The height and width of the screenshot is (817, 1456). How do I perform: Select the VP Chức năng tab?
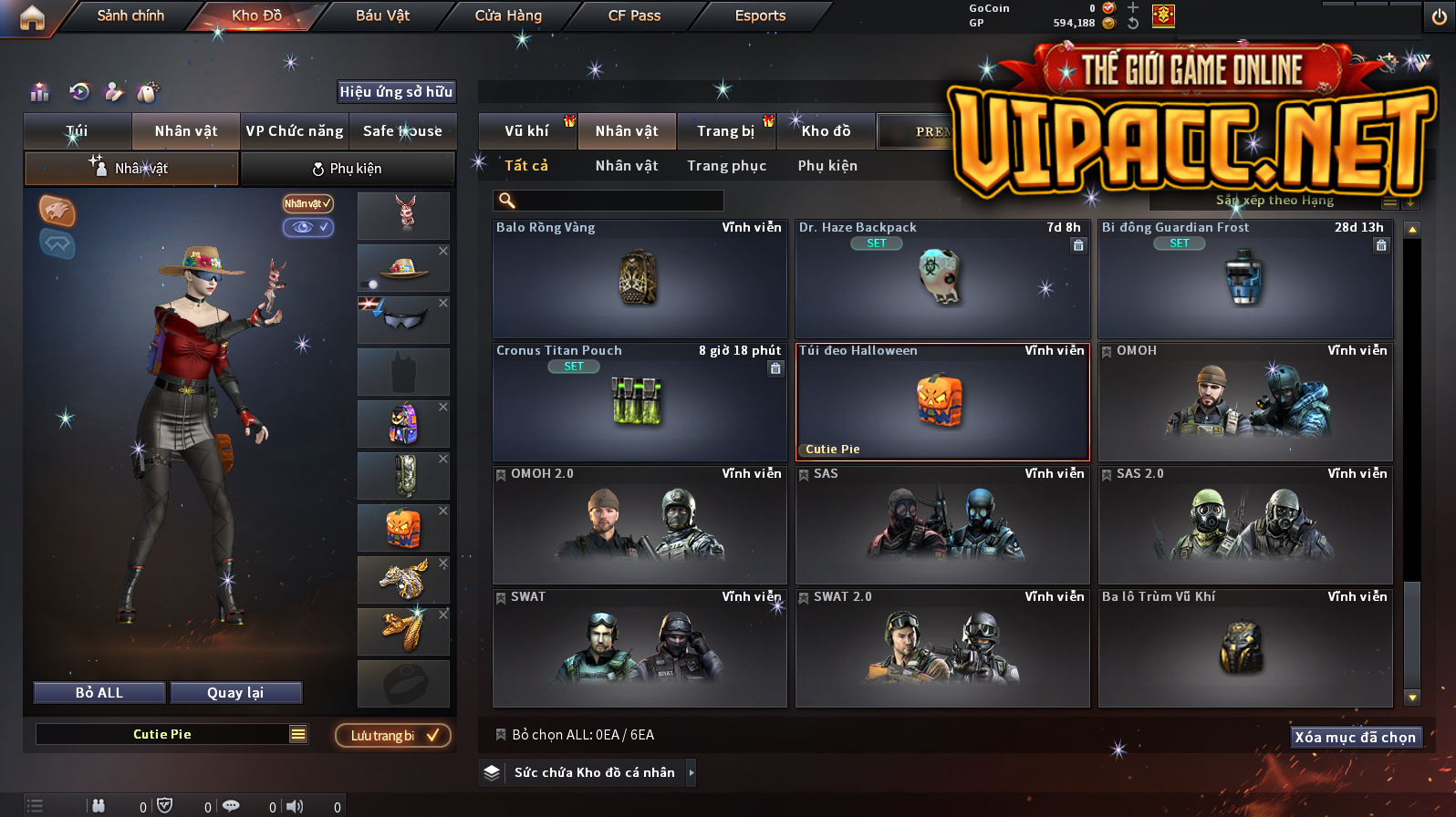coord(294,131)
